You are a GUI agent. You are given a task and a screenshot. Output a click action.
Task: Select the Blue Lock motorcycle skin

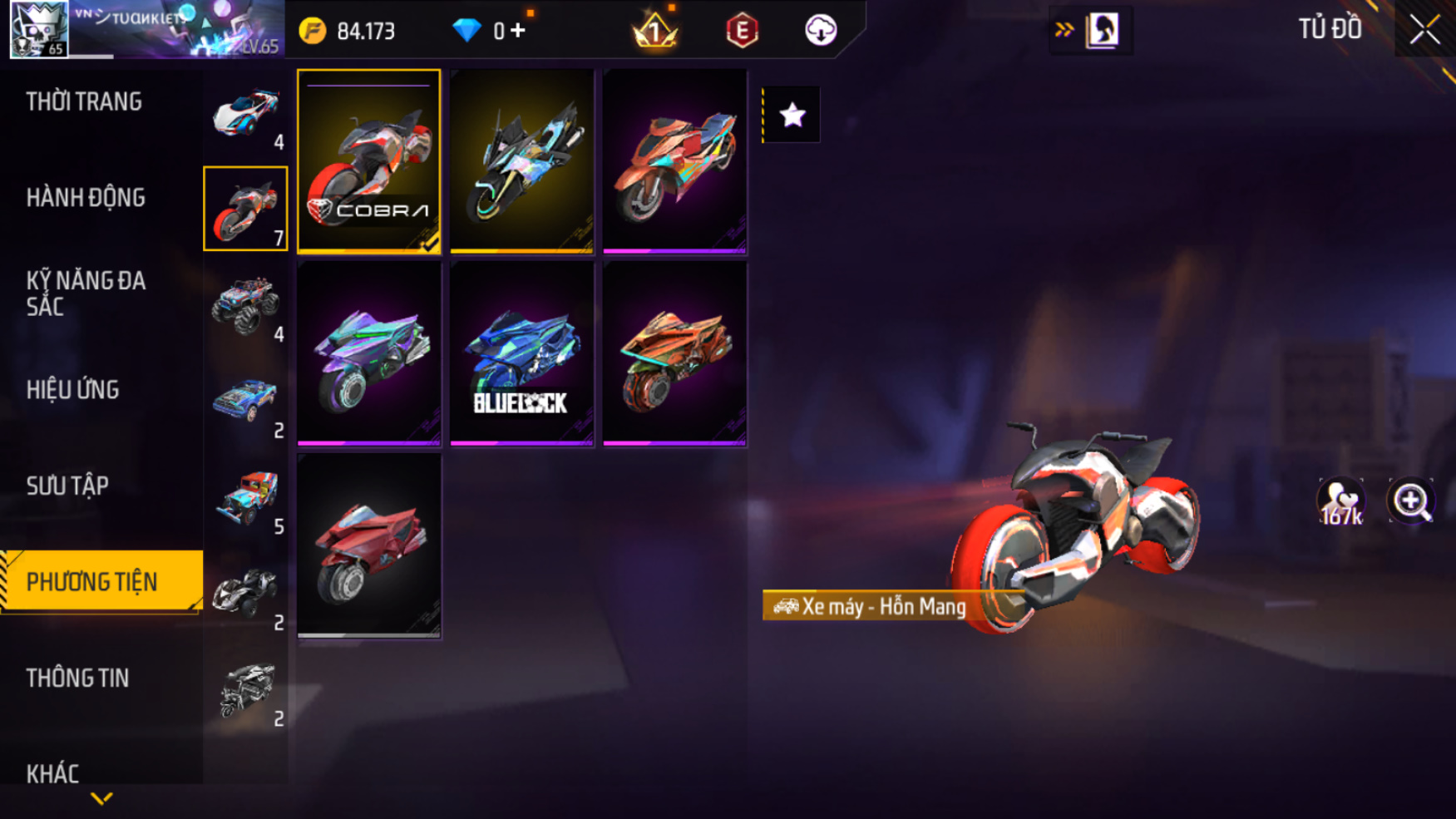(521, 354)
